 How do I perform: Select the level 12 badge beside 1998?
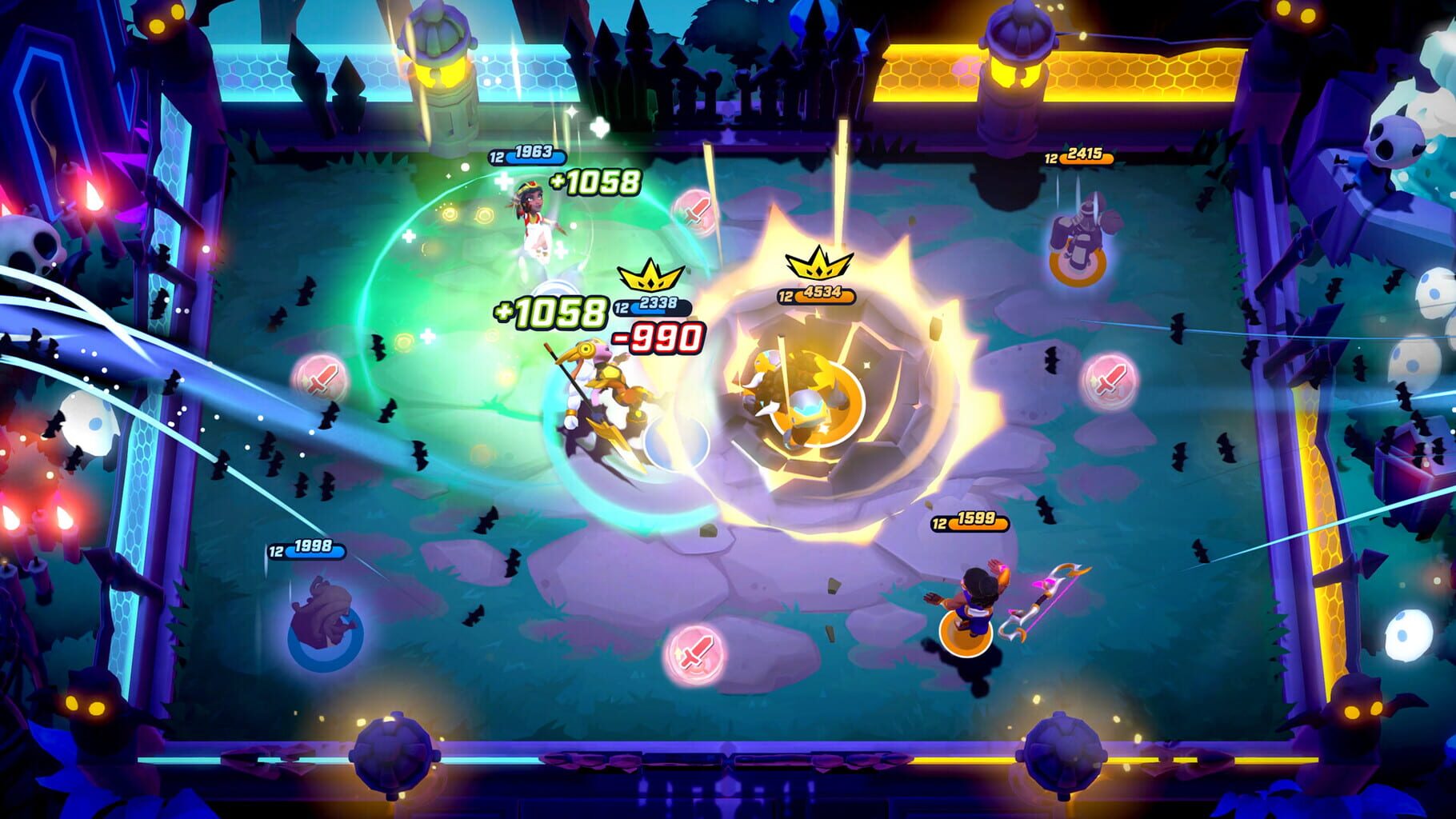277,551
